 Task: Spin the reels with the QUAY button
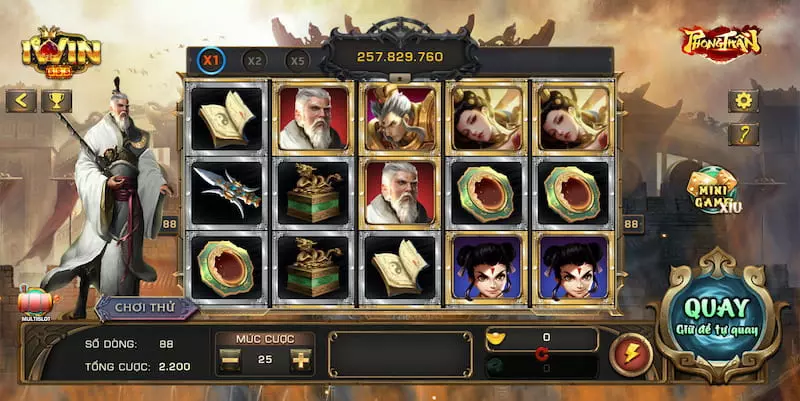(x=716, y=316)
